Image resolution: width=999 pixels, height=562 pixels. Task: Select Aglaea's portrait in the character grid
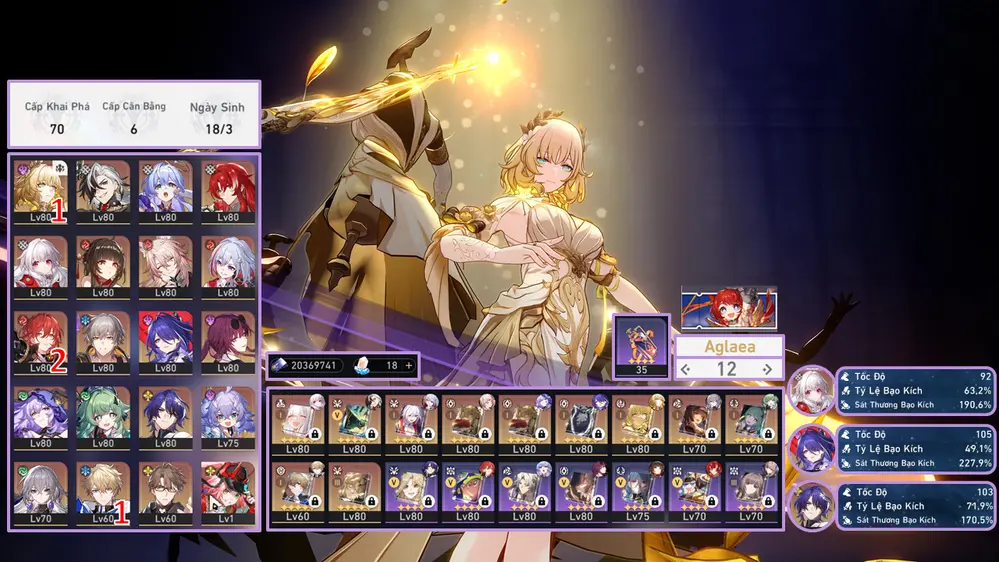pos(41,187)
